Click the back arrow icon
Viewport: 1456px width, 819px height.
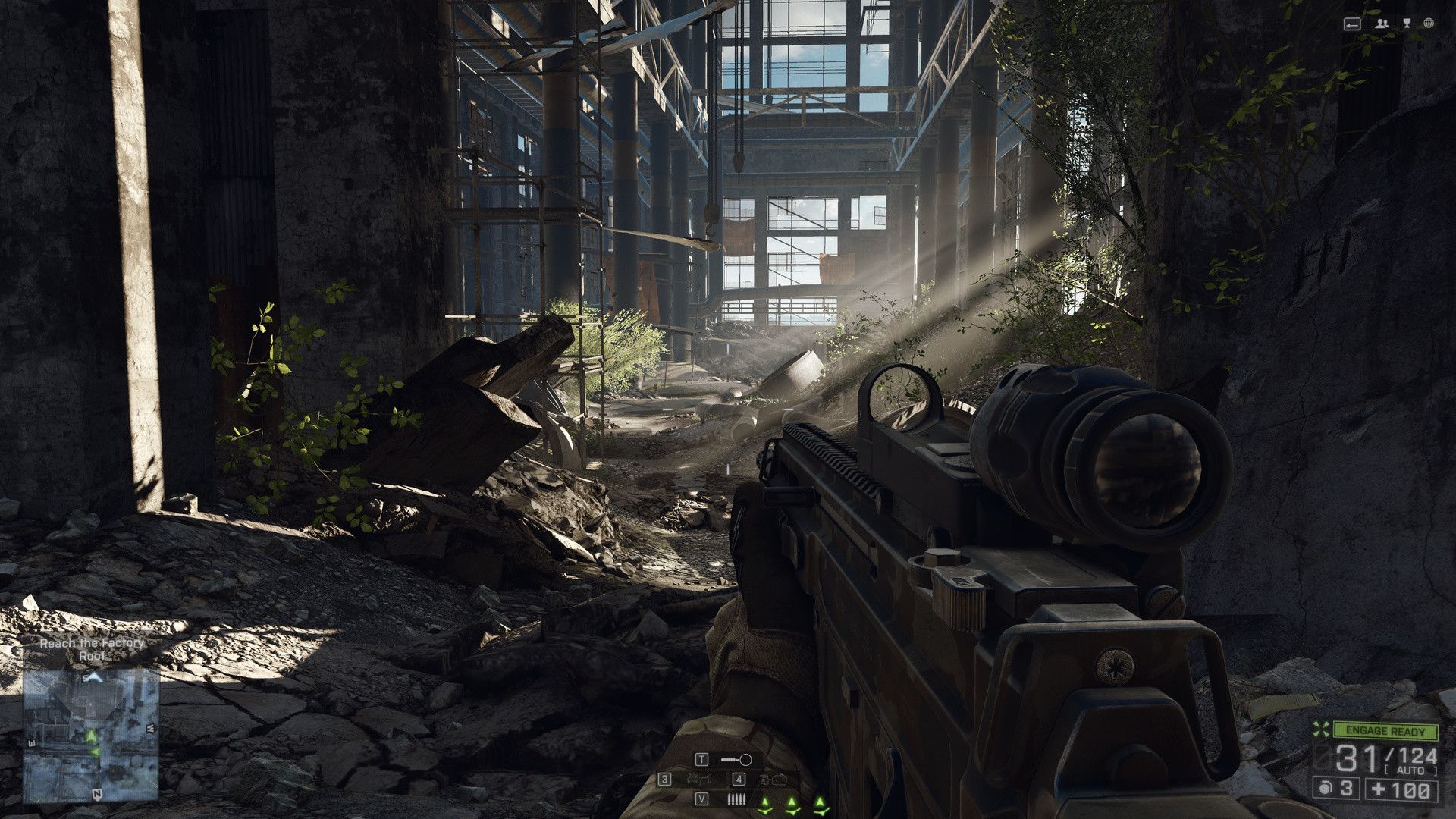point(1352,24)
